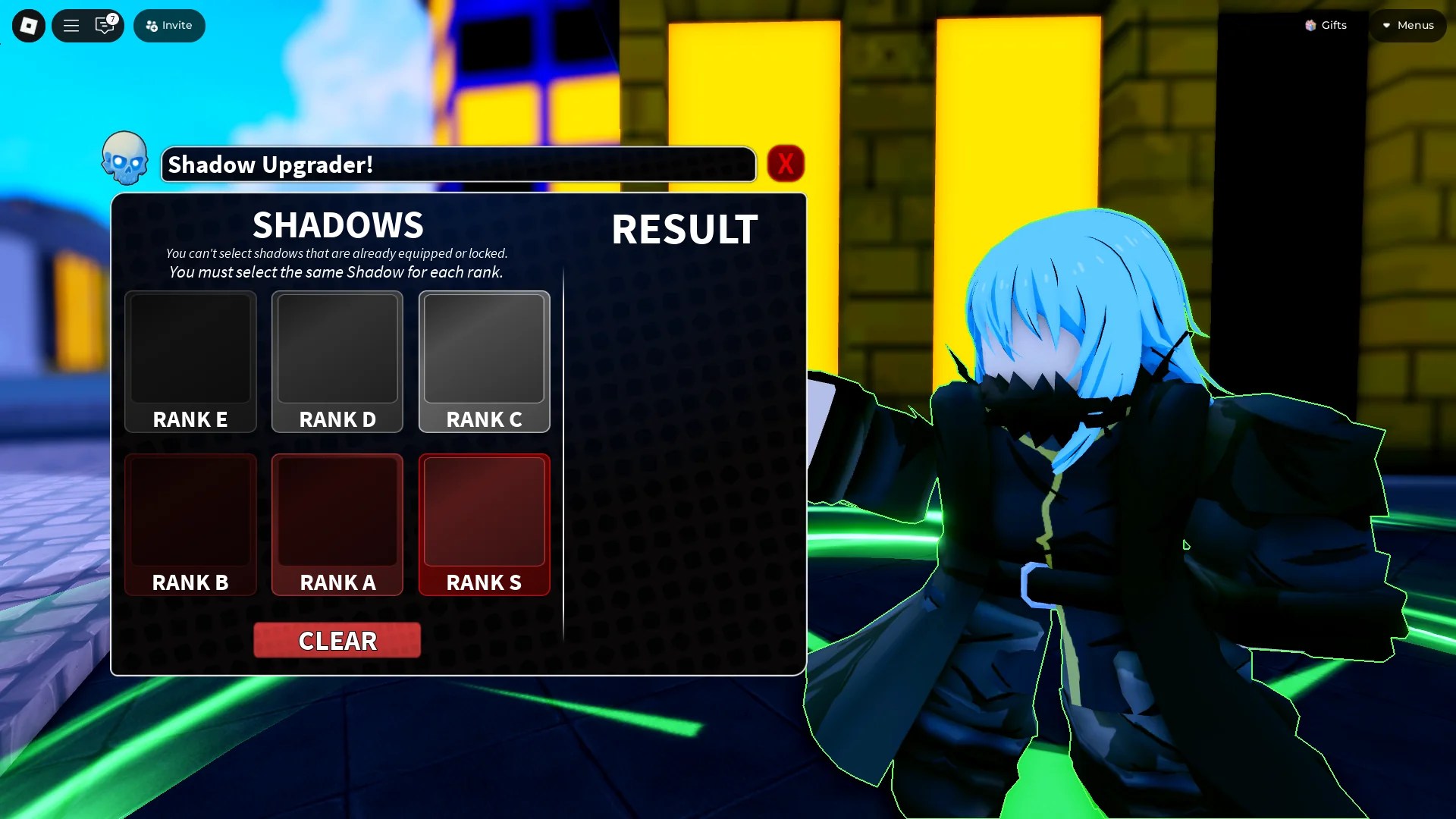This screenshot has height=819, width=1456.
Task: Open the Gifts menu
Action: [x=1326, y=25]
